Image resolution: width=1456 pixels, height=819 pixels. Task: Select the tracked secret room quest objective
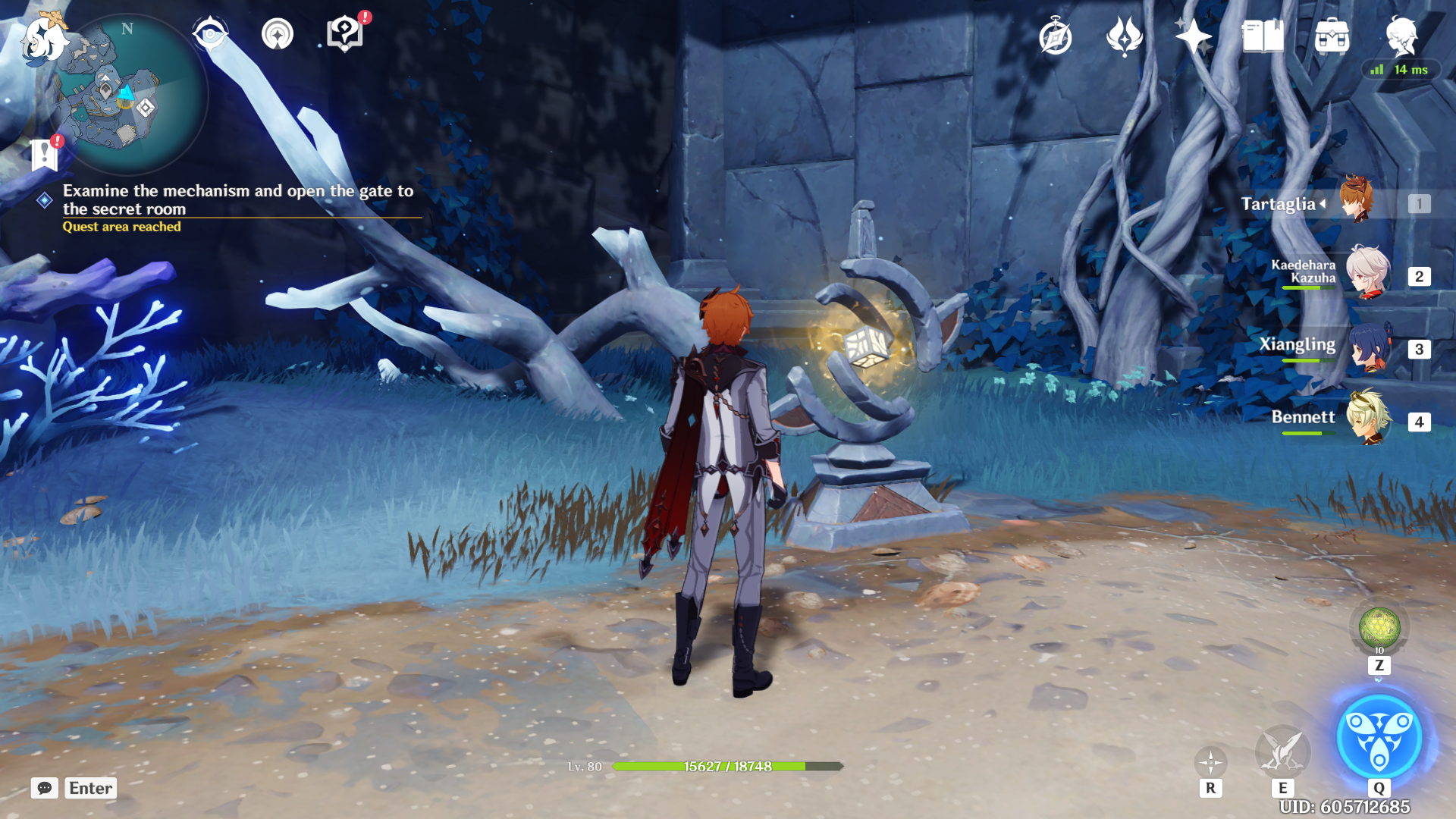[237, 199]
